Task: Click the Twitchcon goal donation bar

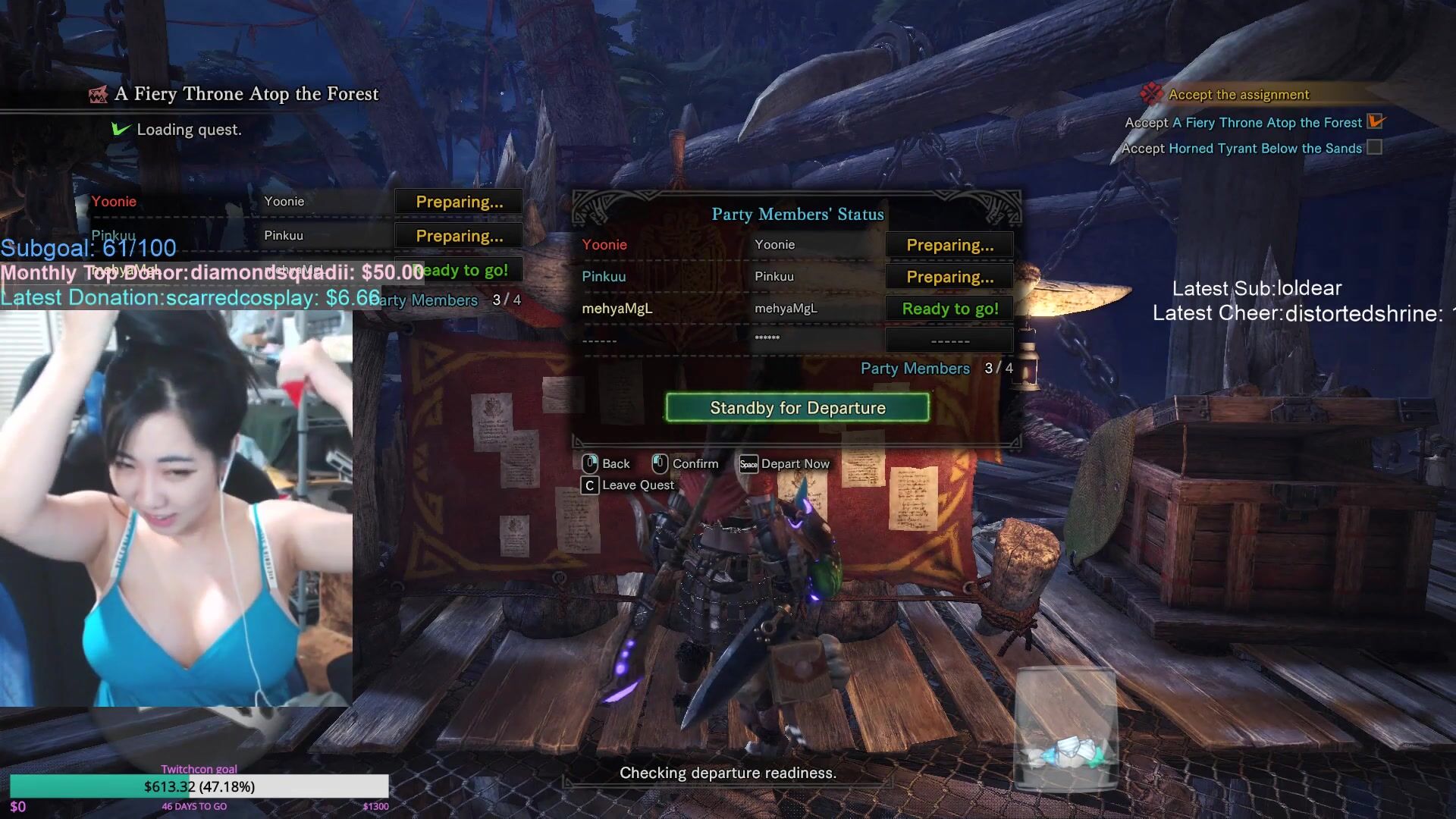Action: point(199,786)
